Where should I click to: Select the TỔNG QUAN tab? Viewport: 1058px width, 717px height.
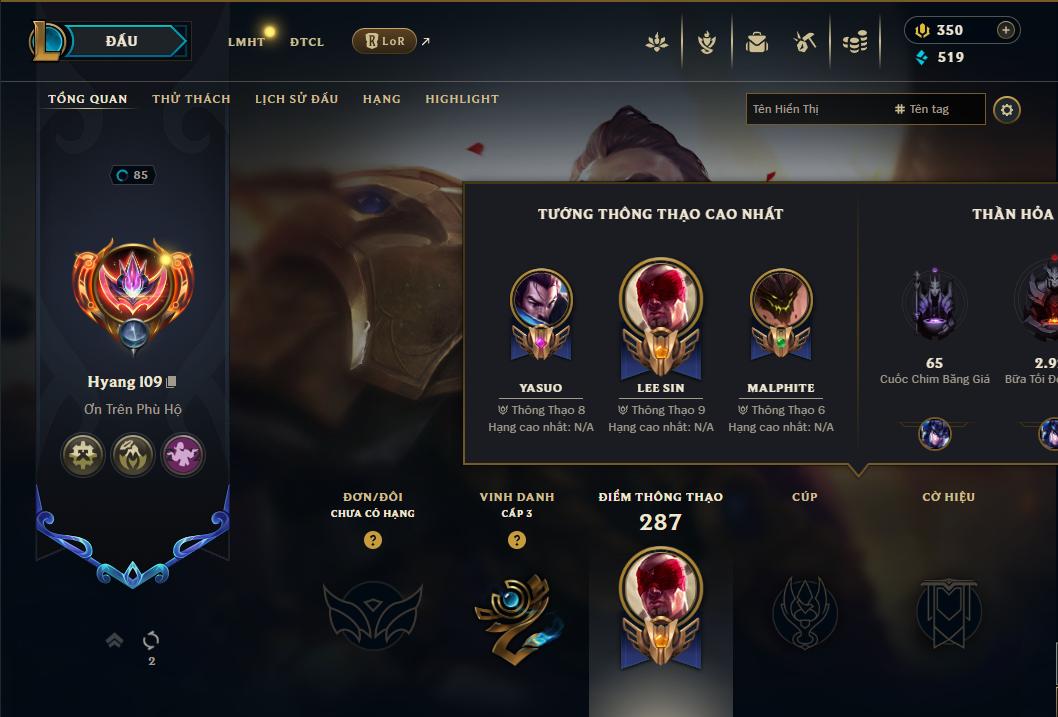click(88, 99)
